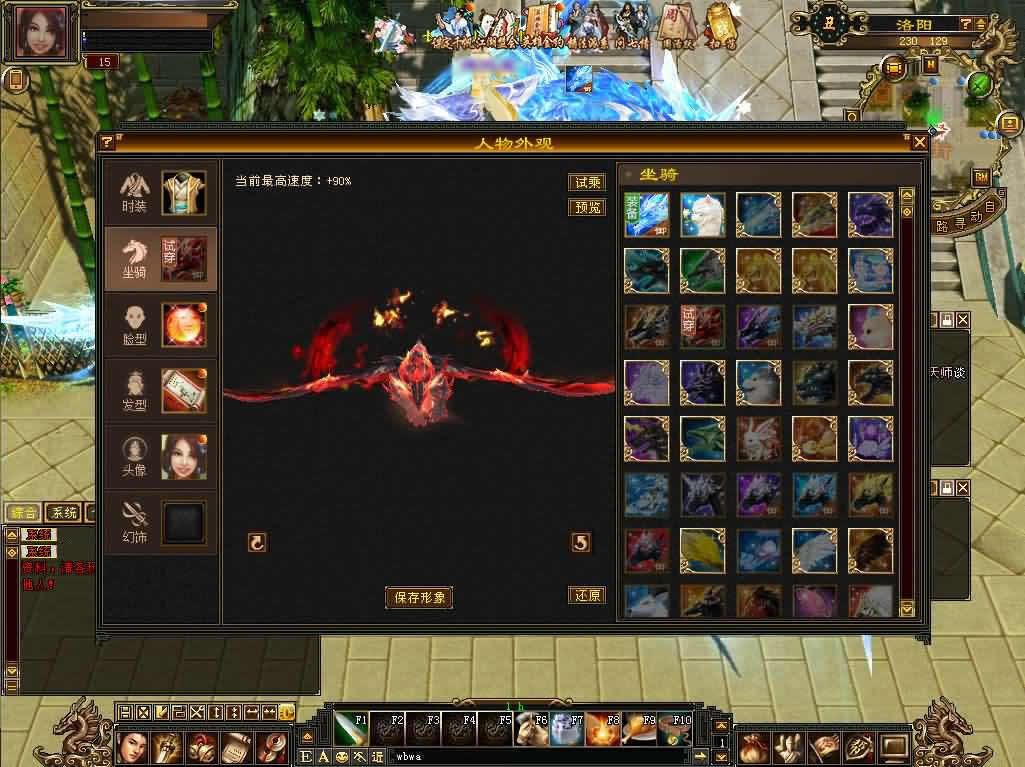Restore appearance with 还原 button

click(587, 595)
